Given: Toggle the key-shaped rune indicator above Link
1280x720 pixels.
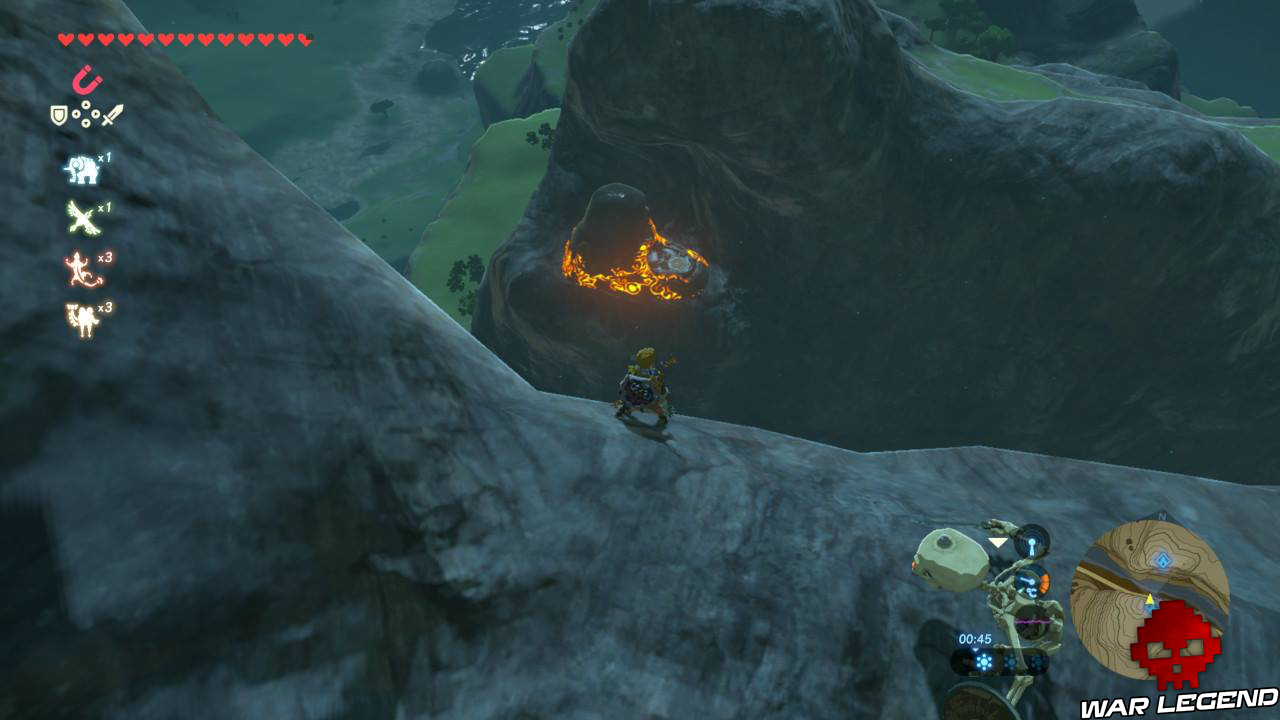Looking at the screenshot, I should [1032, 545].
